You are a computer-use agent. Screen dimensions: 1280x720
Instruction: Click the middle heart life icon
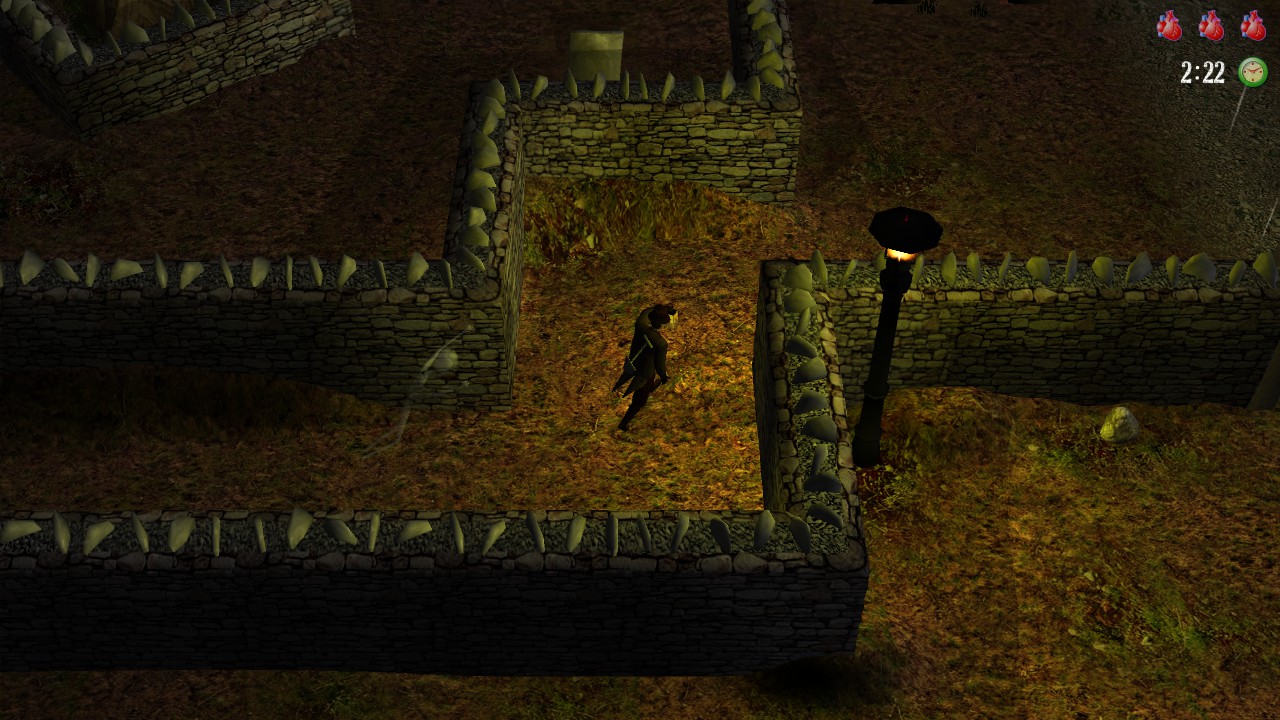1211,27
